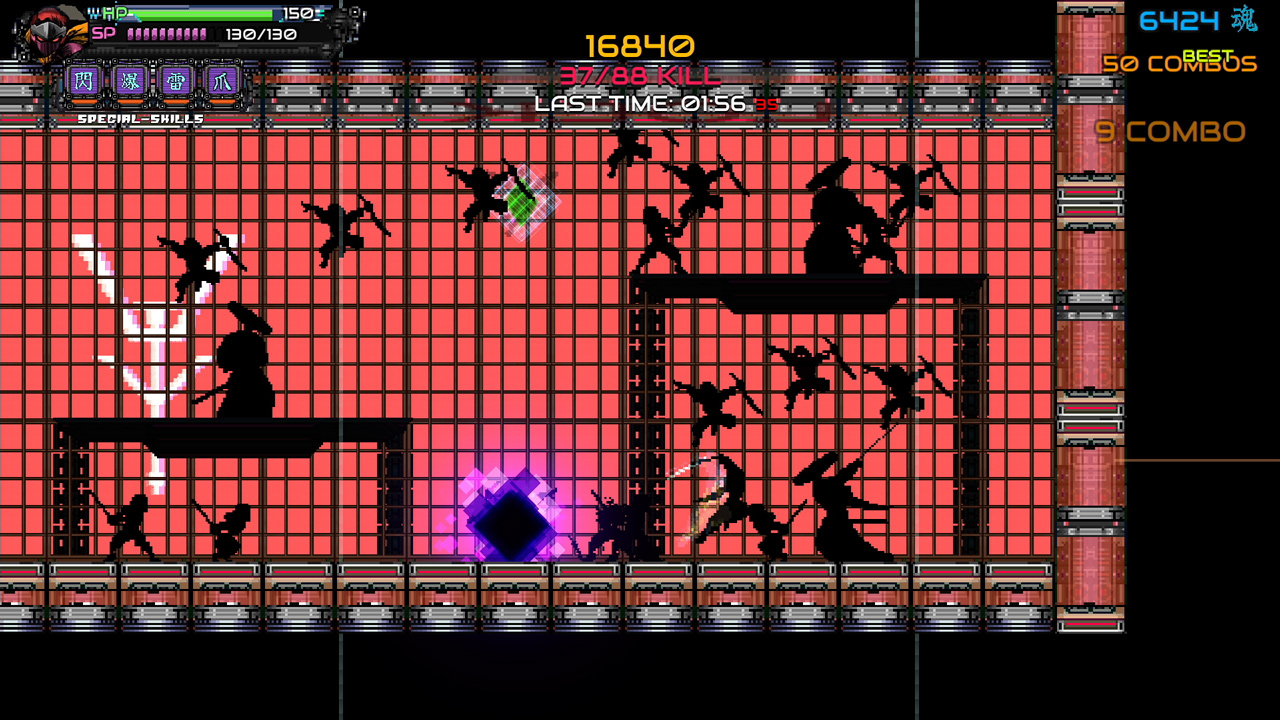Activate the 爪 (Claw) special skill icon
Image resolution: width=1280 pixels, height=720 pixels.
pos(222,82)
